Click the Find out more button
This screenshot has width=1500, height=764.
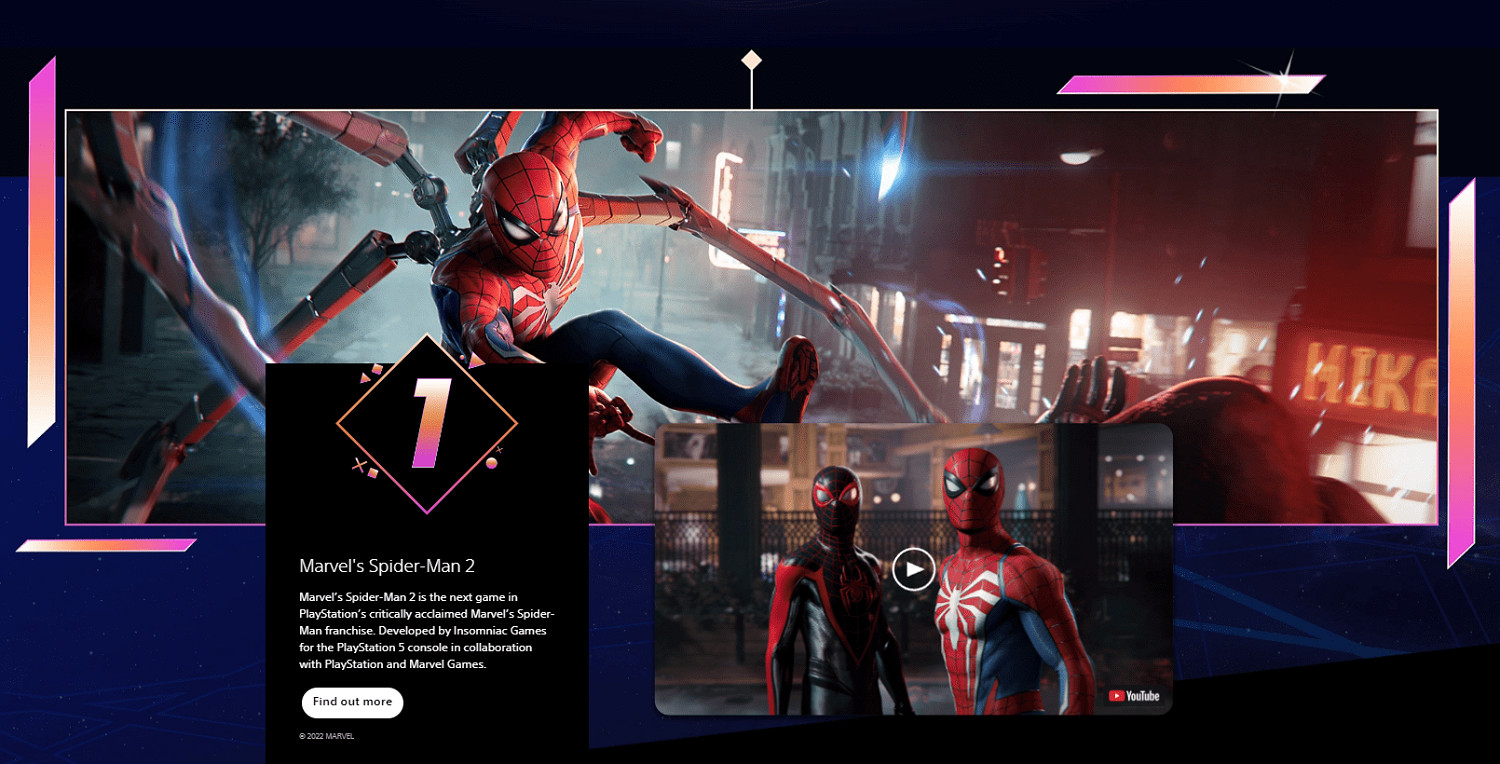[x=352, y=702]
